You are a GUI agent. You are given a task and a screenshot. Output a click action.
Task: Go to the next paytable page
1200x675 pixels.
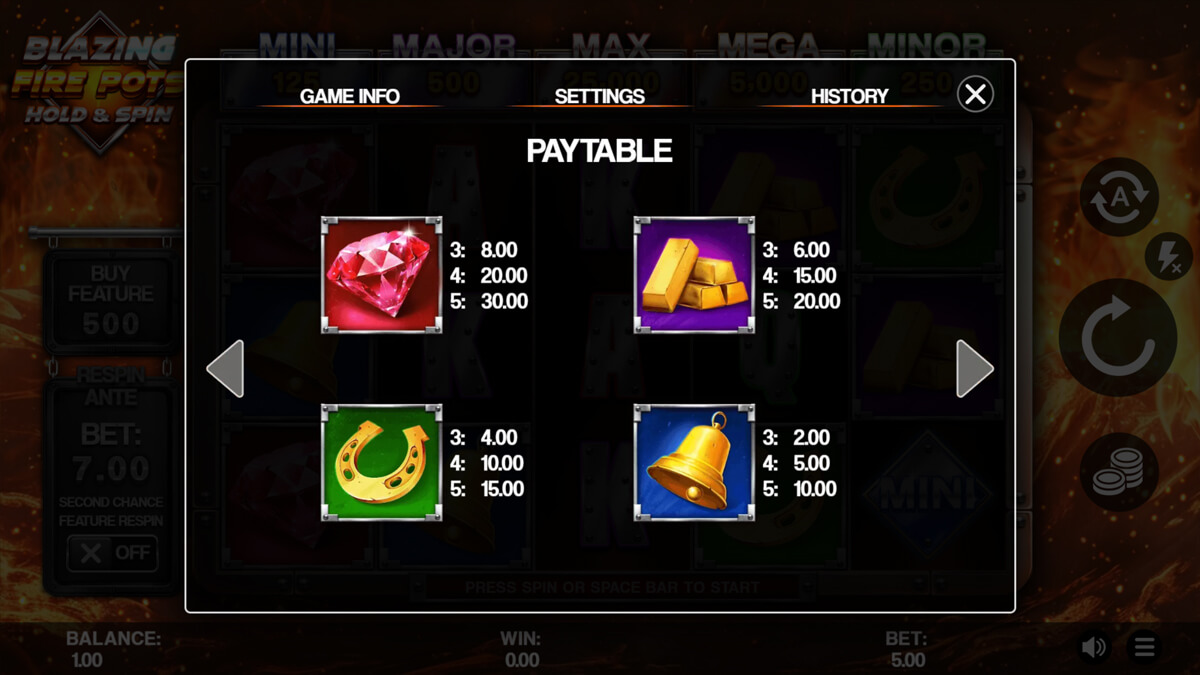(974, 369)
